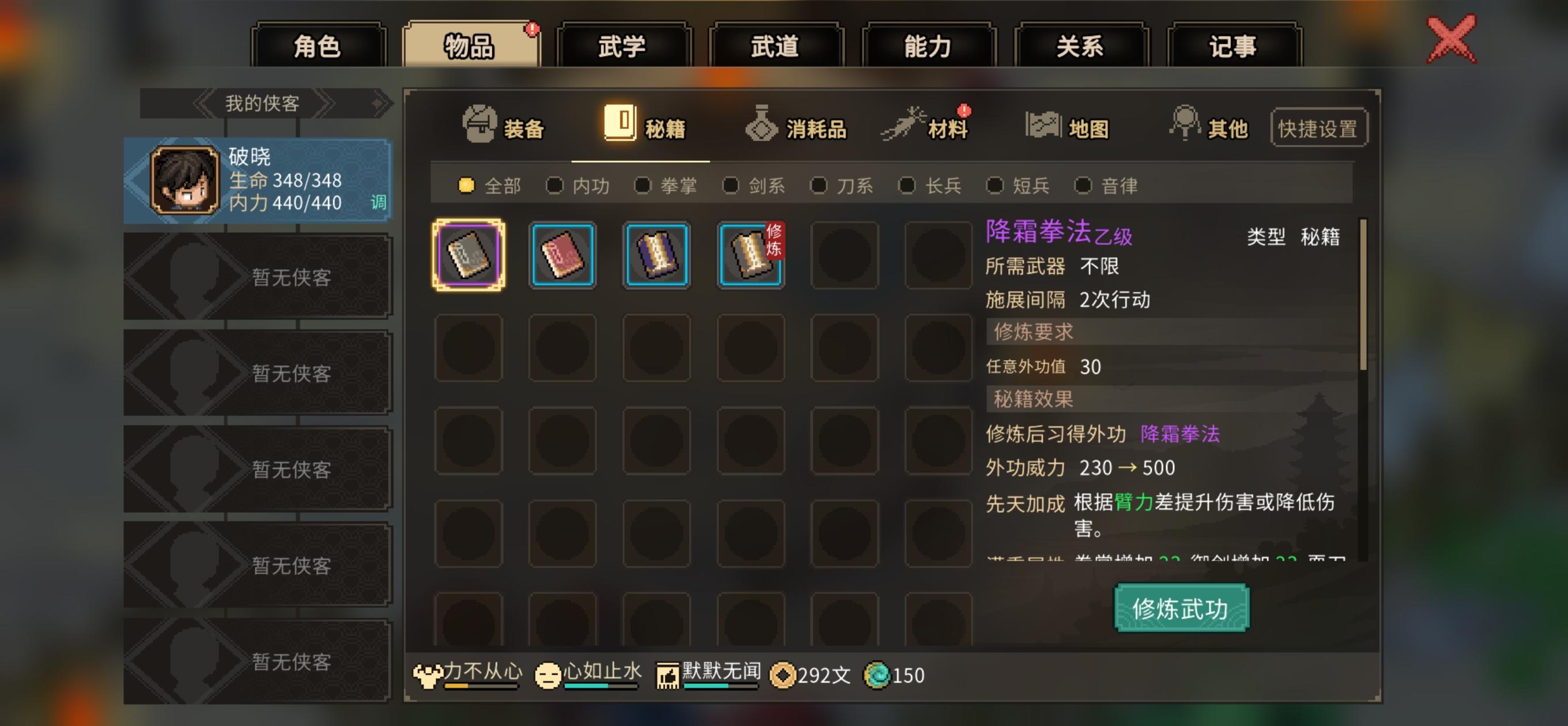Switch to the 武学 tab

(624, 46)
